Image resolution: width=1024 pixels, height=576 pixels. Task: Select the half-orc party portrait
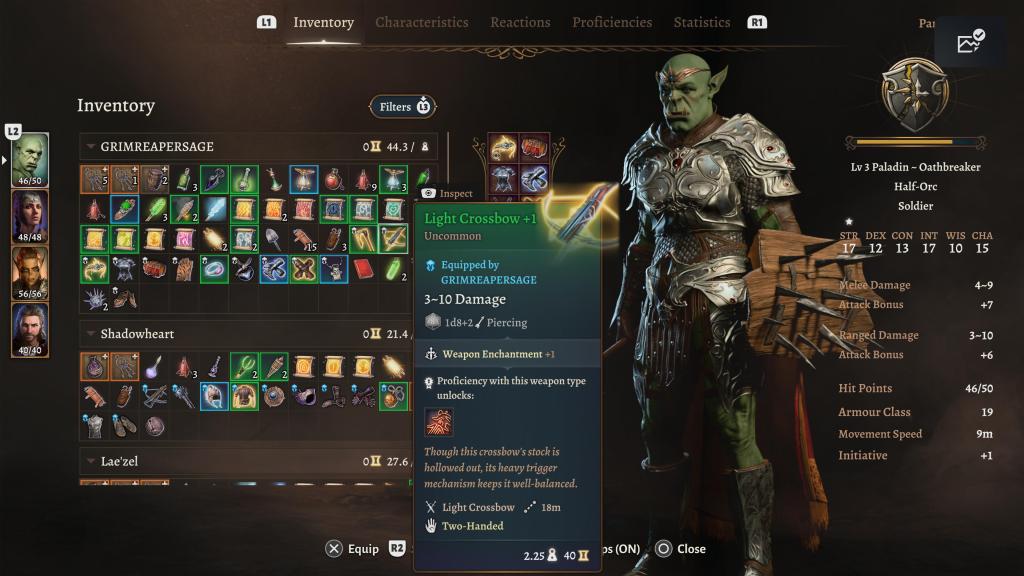point(29,159)
